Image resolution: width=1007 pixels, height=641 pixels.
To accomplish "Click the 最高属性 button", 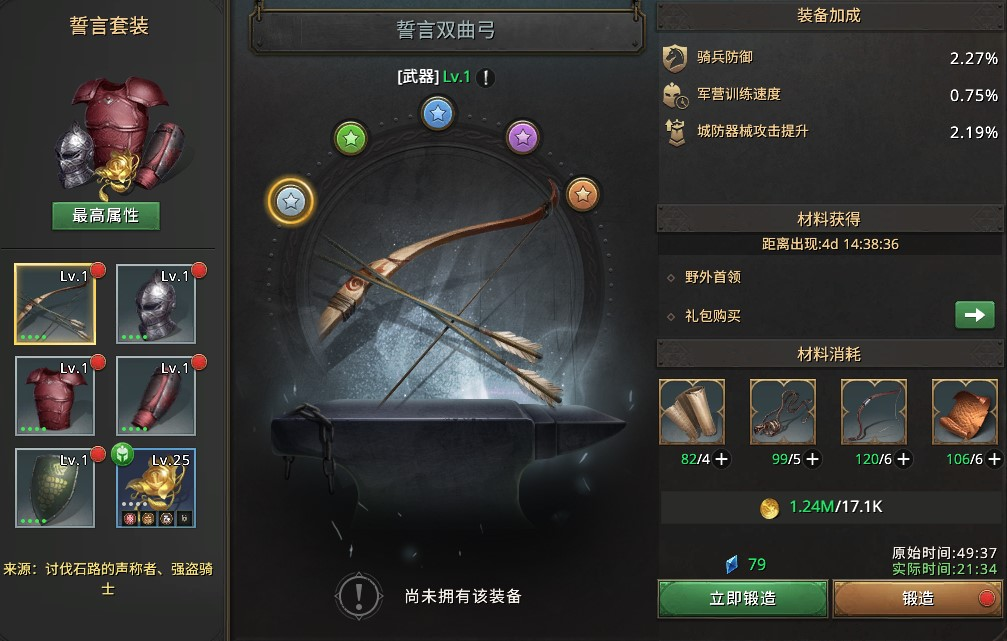I will pos(106,215).
